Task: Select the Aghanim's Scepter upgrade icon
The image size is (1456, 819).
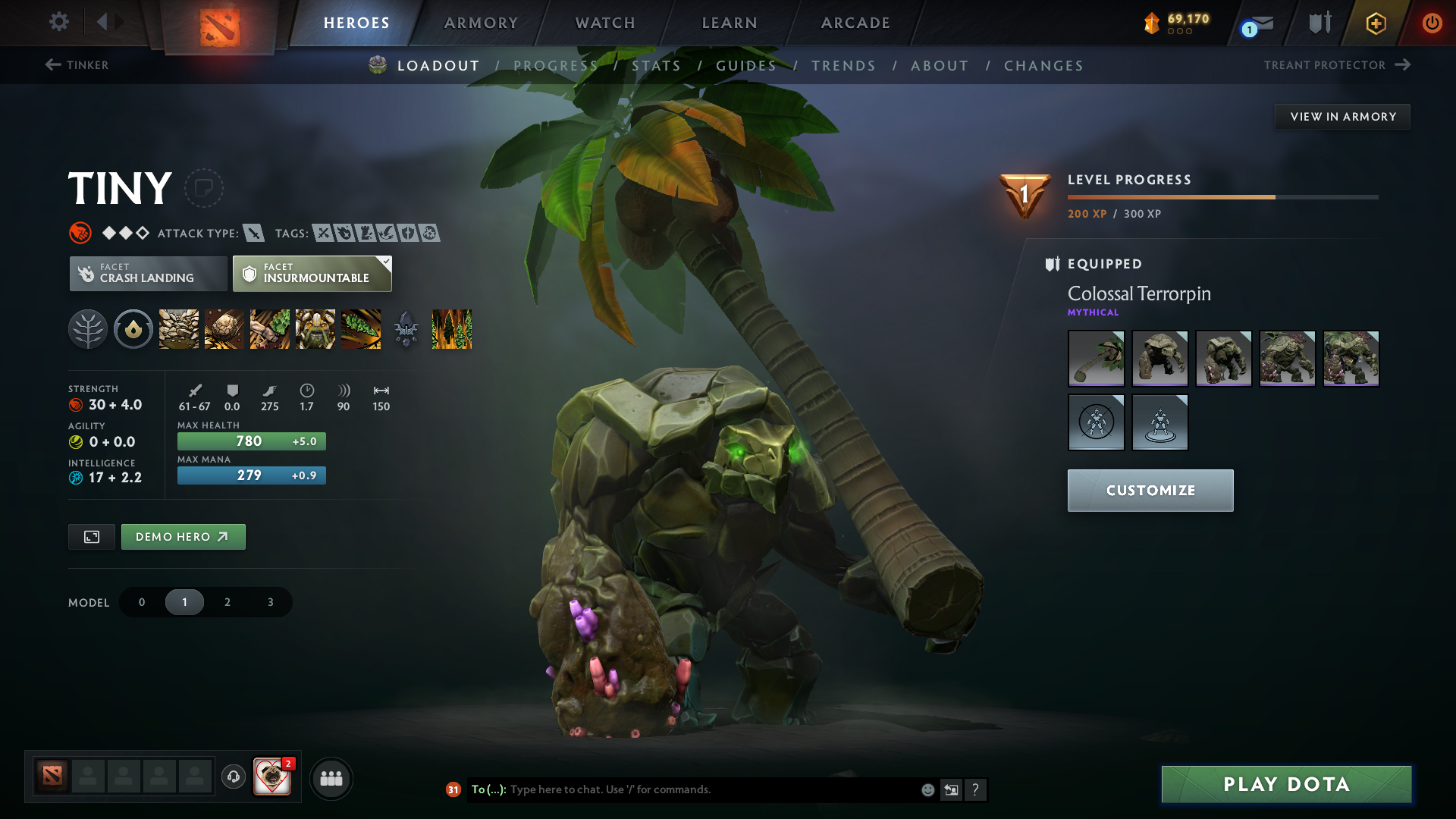Action: click(407, 329)
